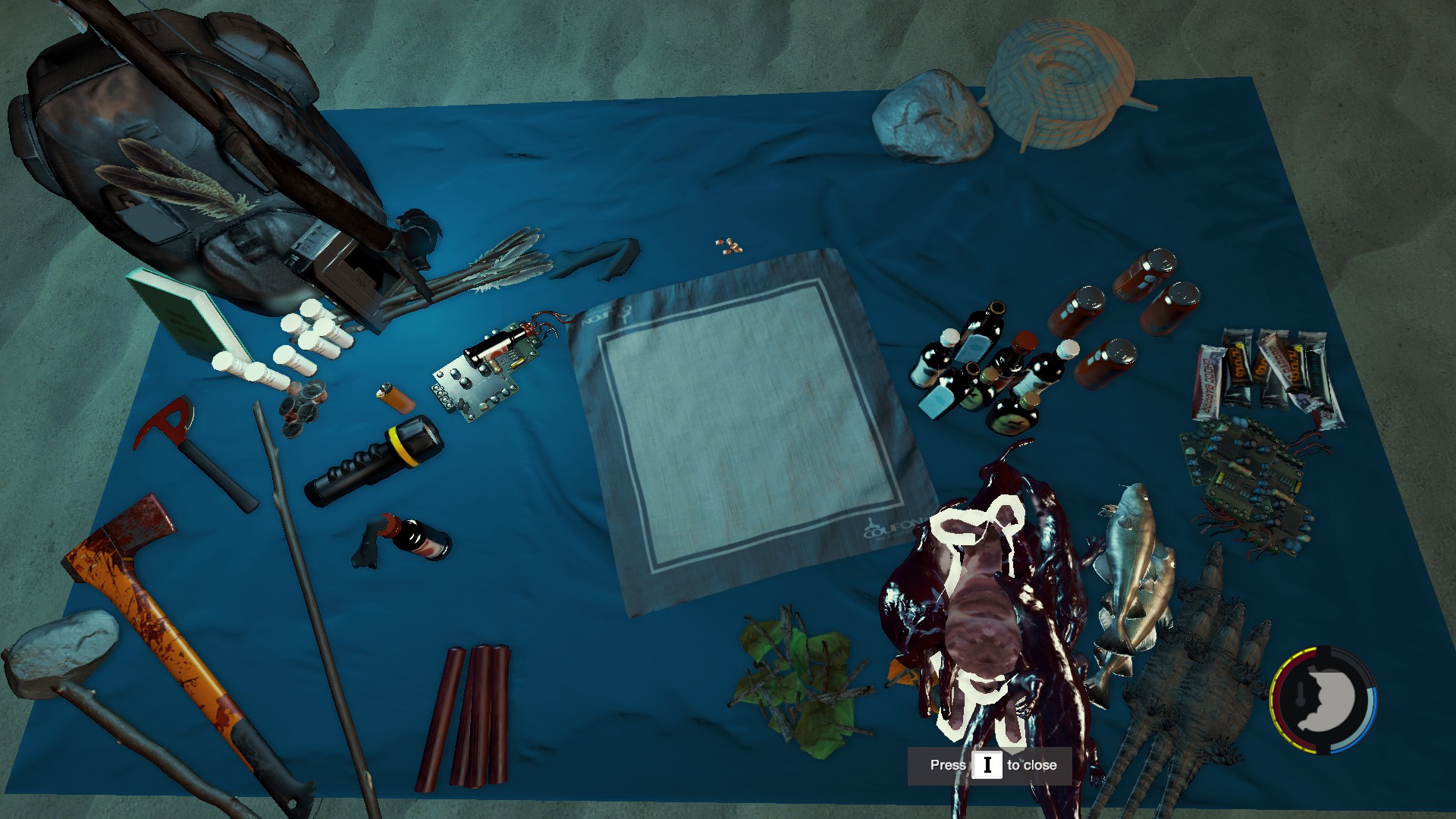Viewport: 1456px width, 819px height.
Task: Pick the orange battery
Action: tap(395, 397)
